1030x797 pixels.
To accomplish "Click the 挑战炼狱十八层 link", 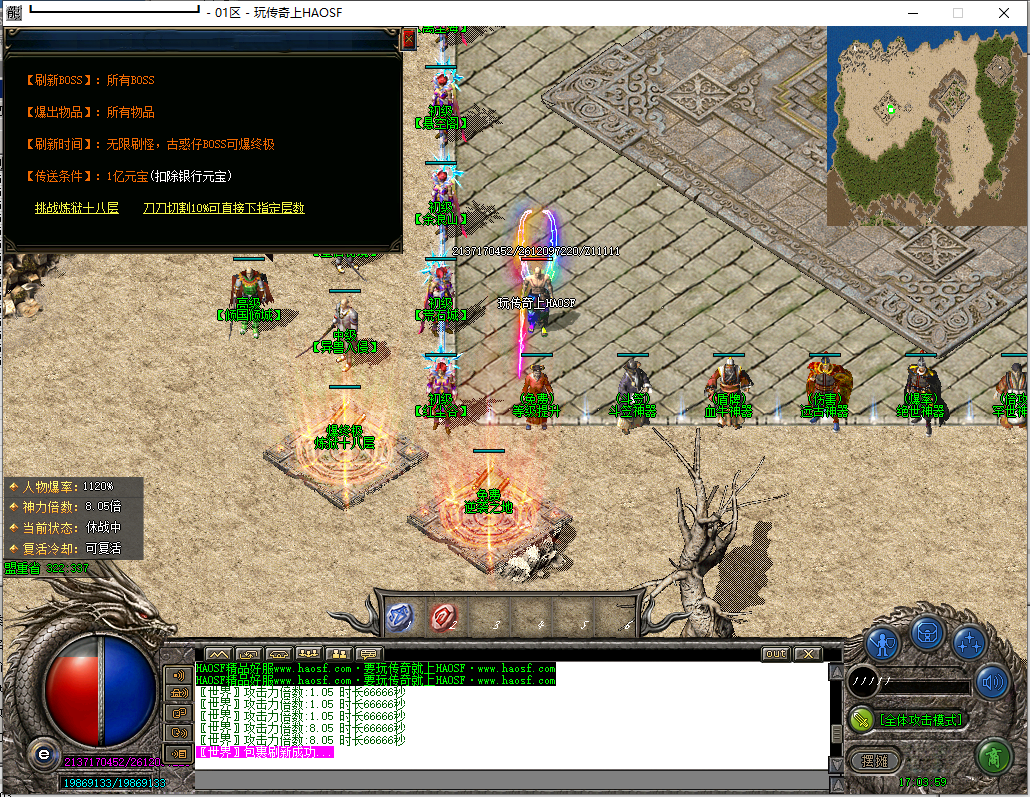I will (x=76, y=208).
